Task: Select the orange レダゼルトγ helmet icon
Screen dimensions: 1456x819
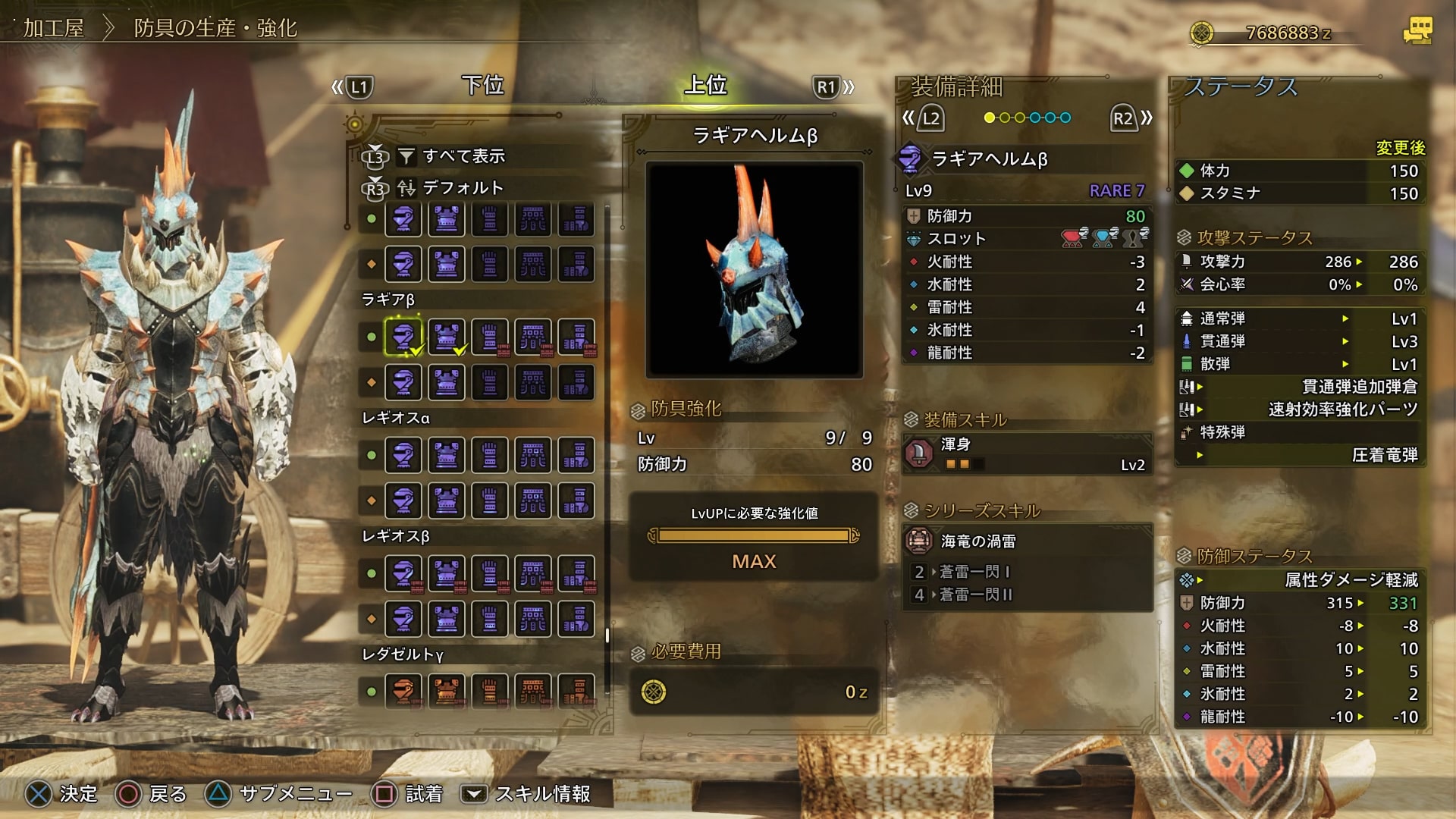Action: click(403, 691)
